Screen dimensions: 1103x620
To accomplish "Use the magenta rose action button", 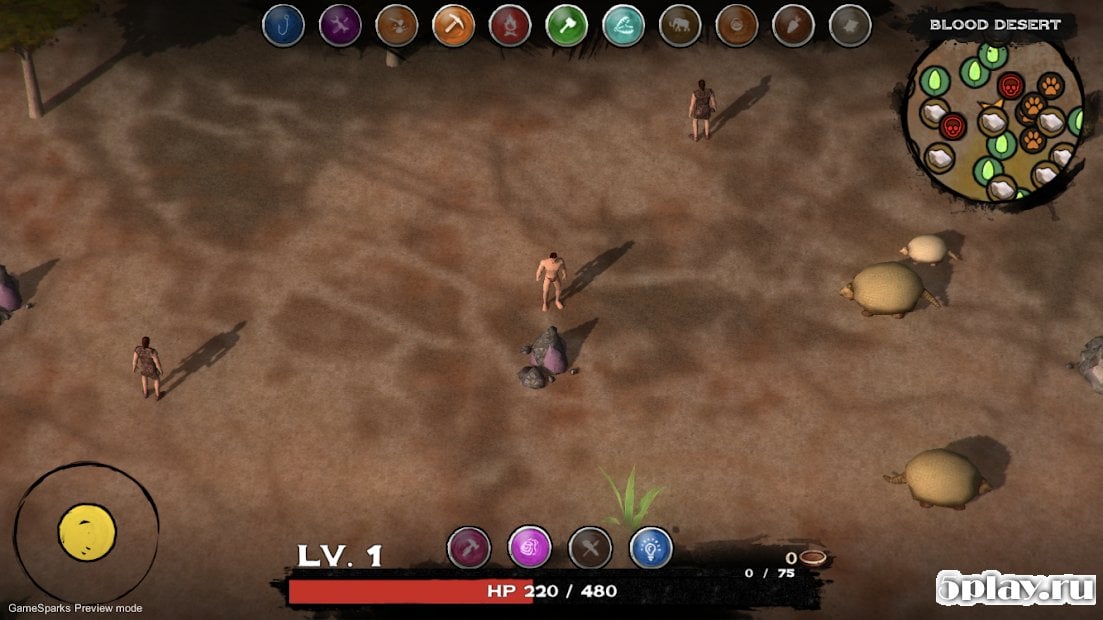I will click(530, 548).
